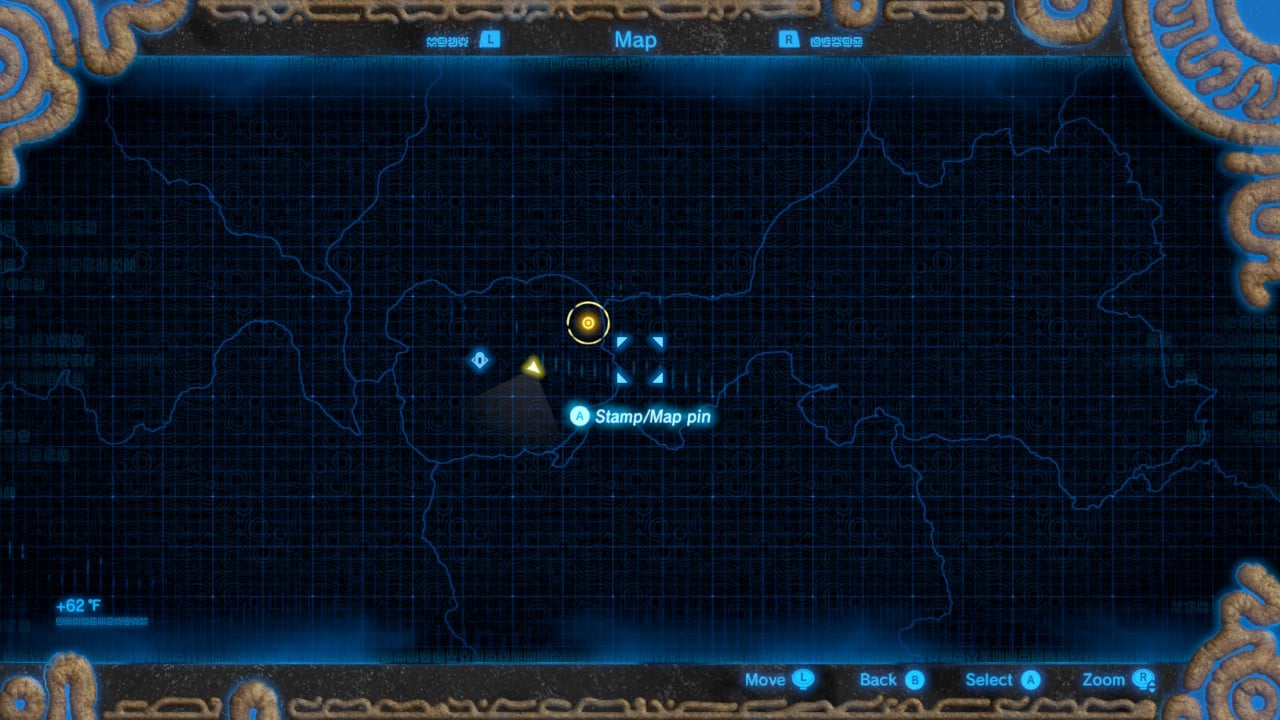1280x720 pixels.
Task: Click the Move control label at the bottom
Action: 764,679
